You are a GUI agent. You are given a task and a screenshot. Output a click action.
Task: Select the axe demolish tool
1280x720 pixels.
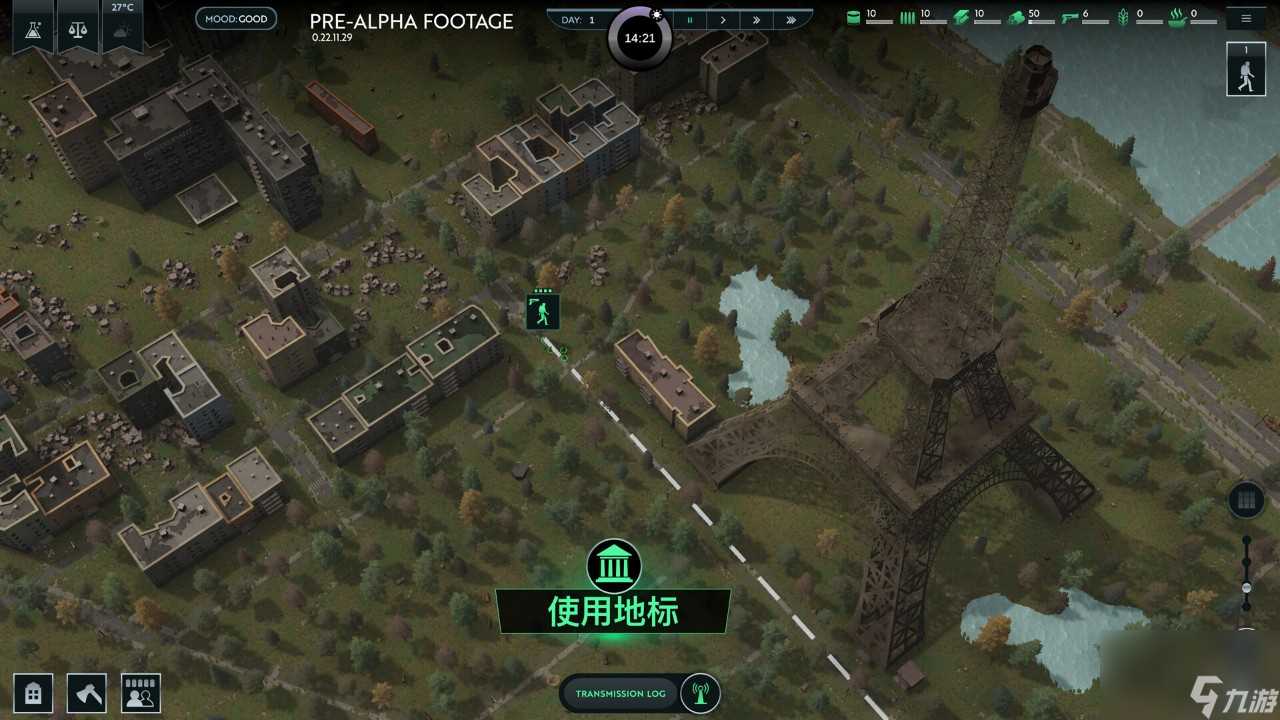coord(86,692)
